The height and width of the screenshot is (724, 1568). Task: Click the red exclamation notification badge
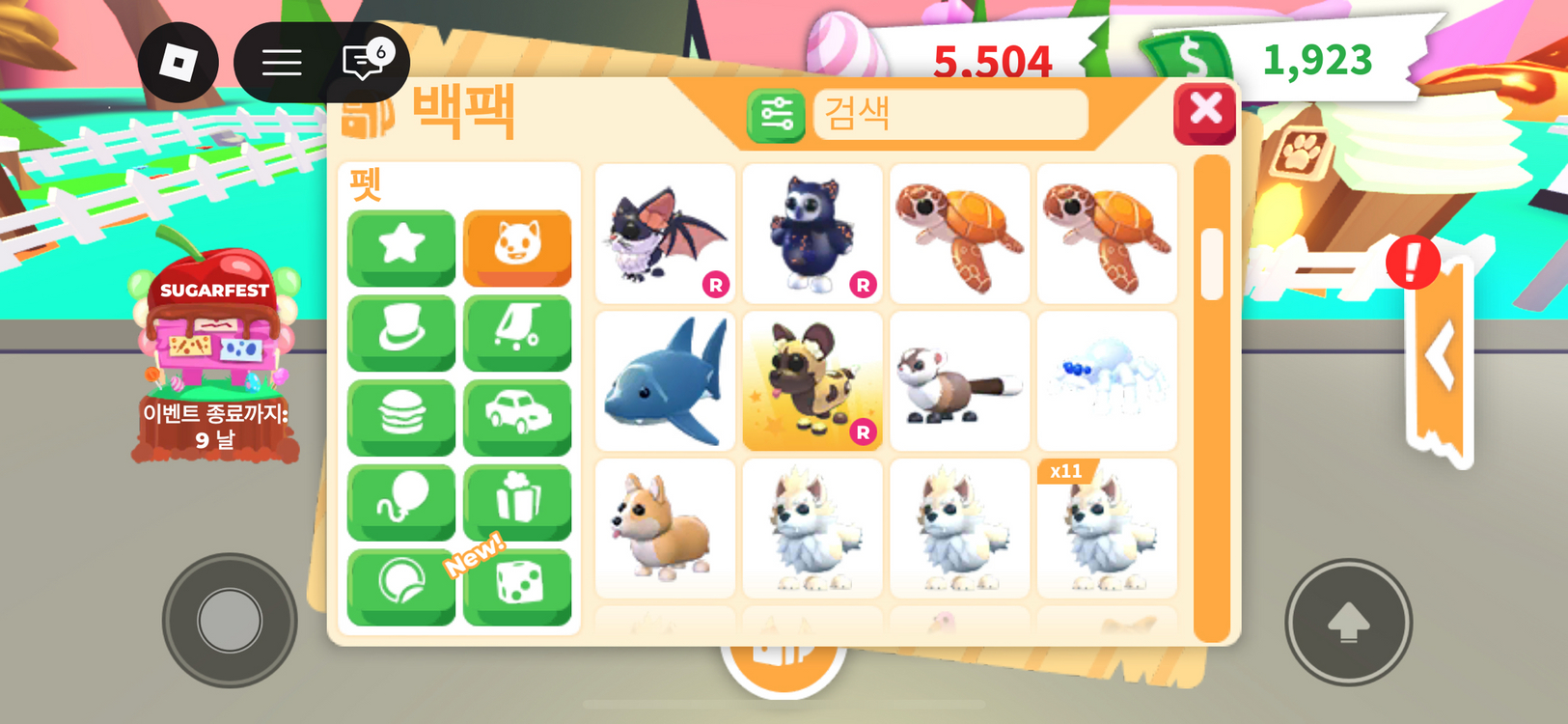coord(1413,262)
